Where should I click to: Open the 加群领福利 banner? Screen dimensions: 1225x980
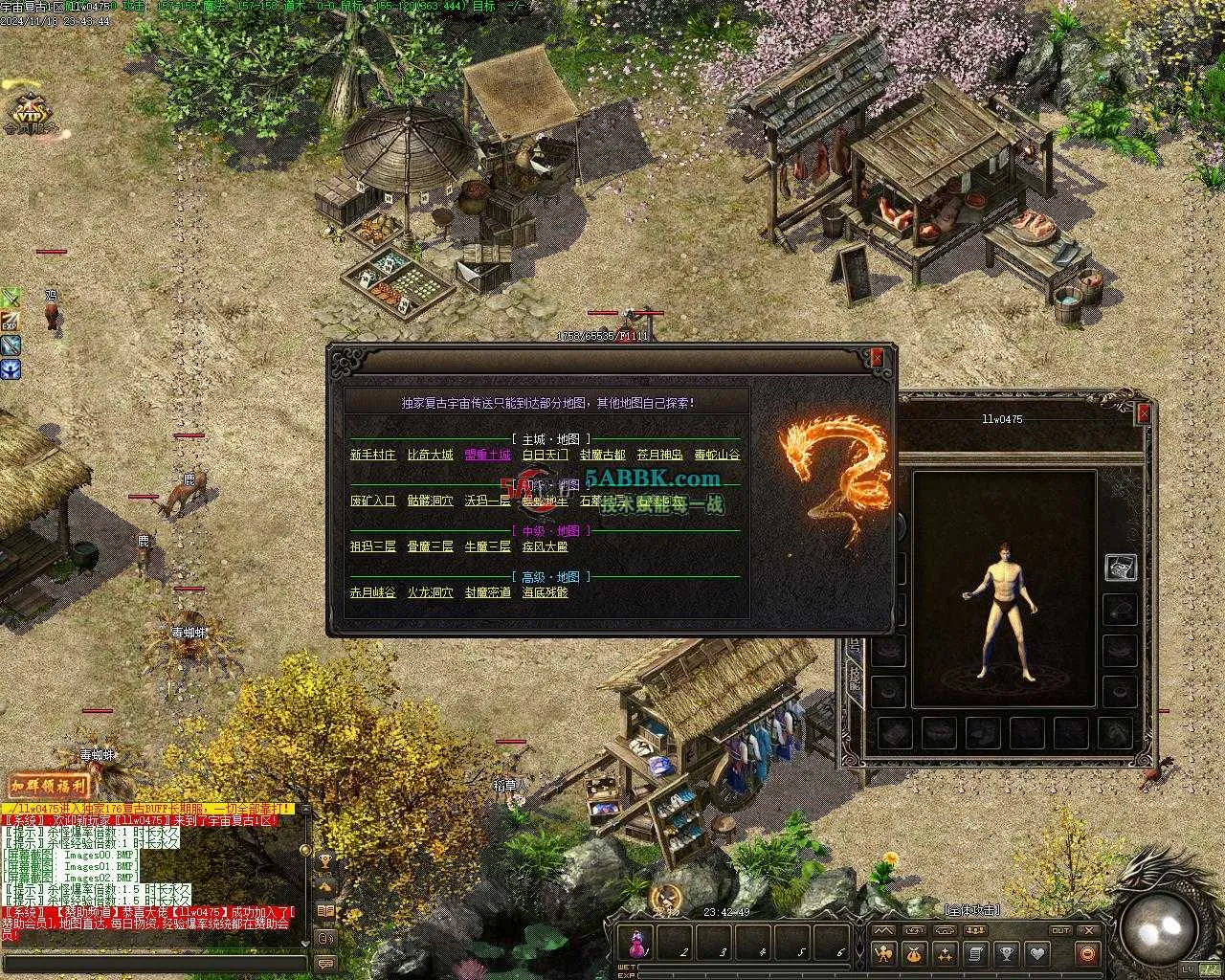click(x=48, y=787)
